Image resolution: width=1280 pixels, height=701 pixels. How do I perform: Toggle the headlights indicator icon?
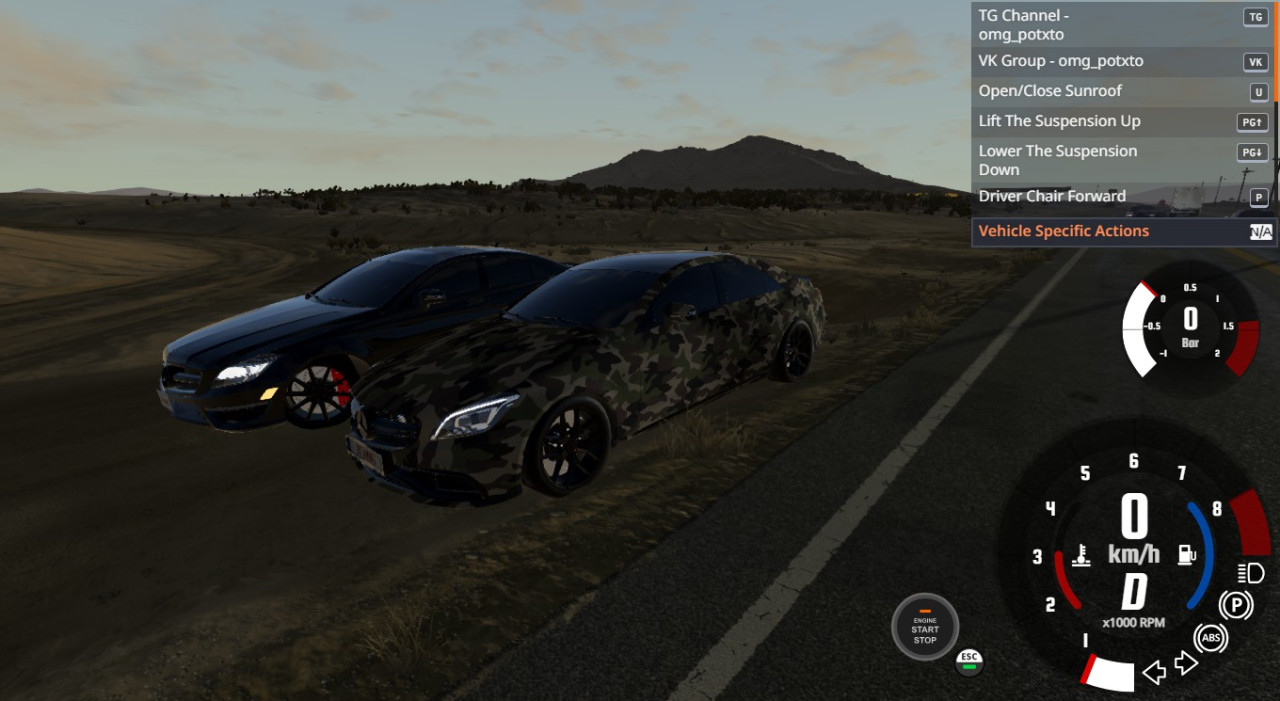point(1250,573)
